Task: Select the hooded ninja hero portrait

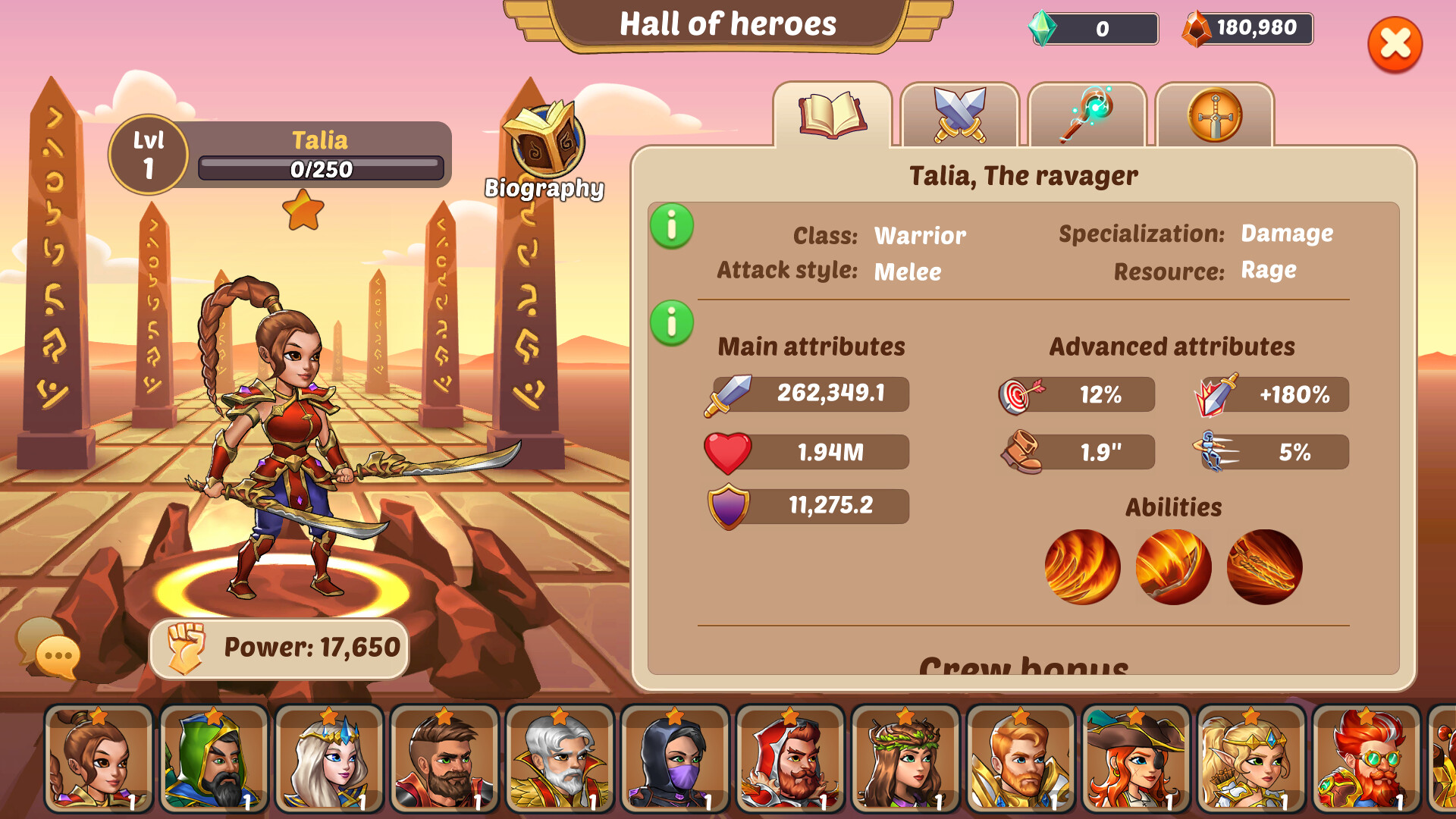Action: 673,761
